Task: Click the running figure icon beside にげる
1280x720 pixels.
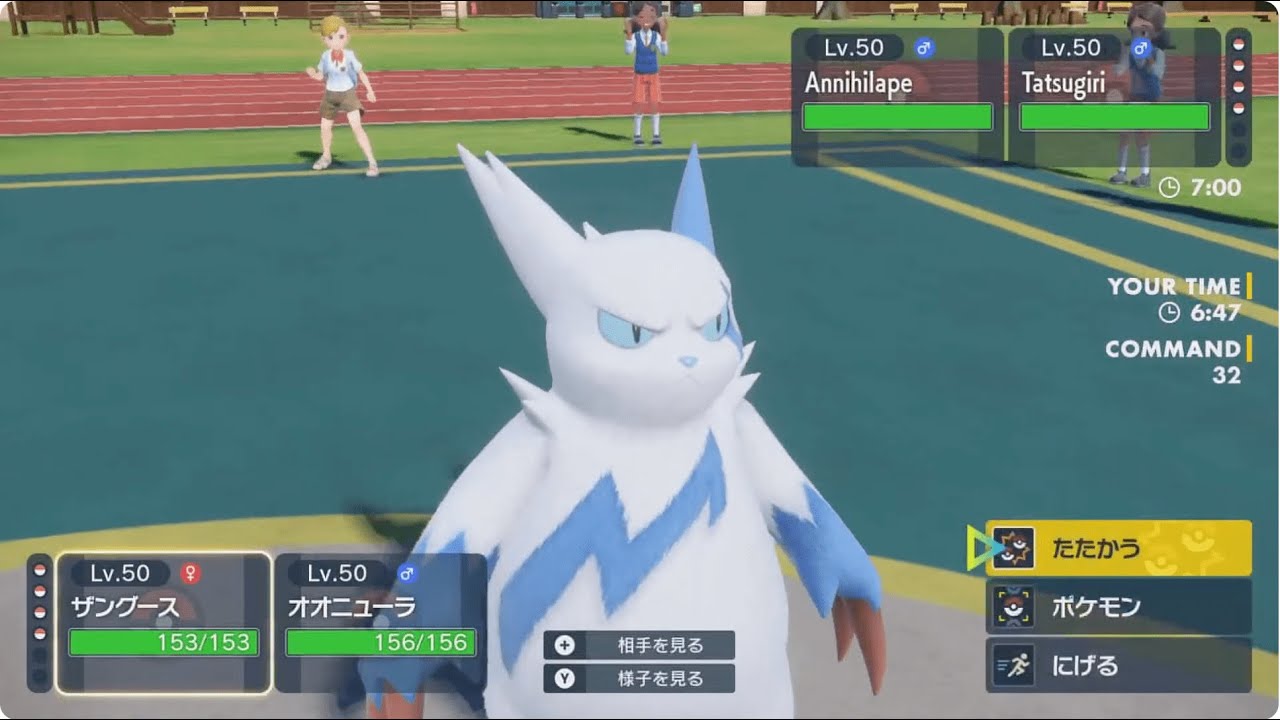Action: [1014, 663]
